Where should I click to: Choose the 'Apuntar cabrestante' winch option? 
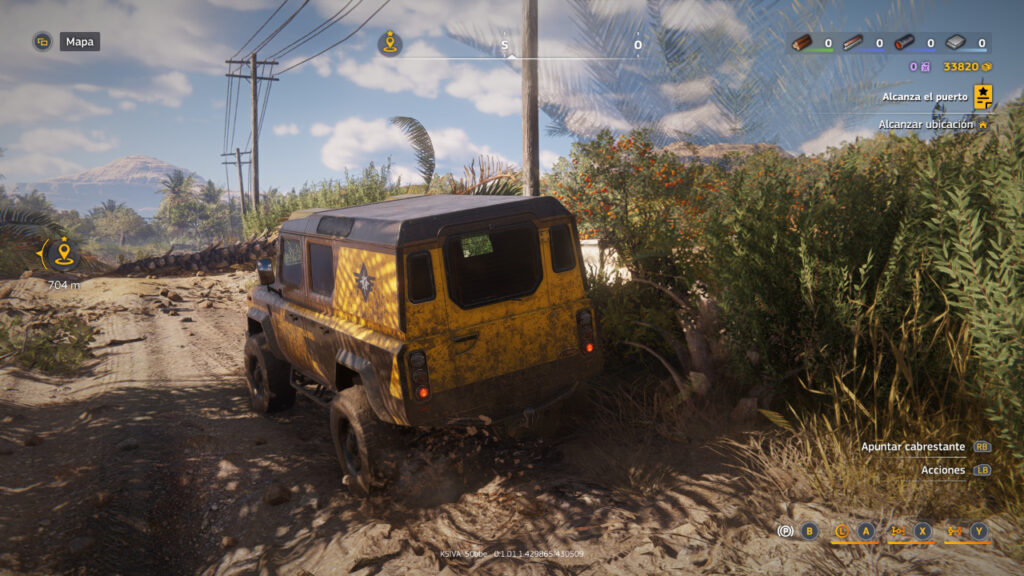click(913, 446)
